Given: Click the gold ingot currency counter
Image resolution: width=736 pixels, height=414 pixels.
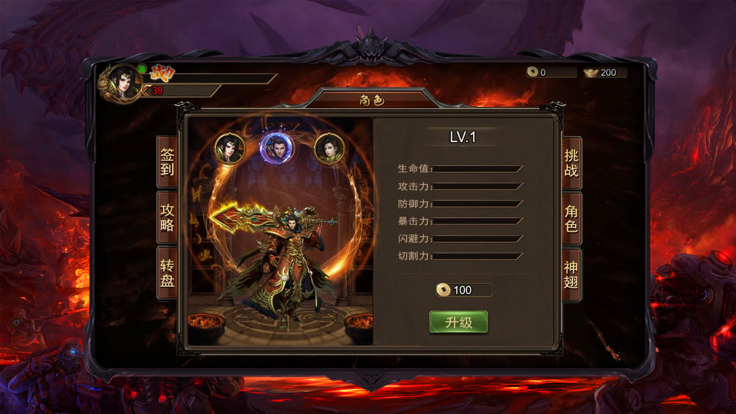Looking at the screenshot, I should tap(602, 72).
